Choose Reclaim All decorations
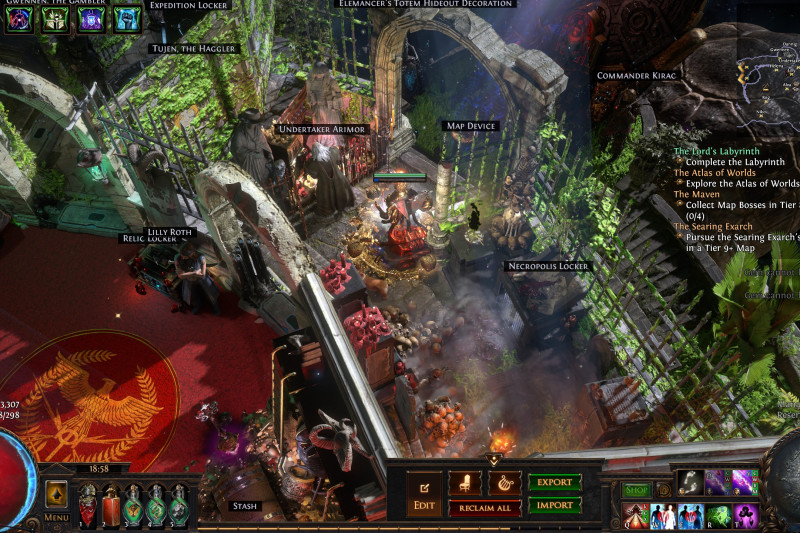This screenshot has width=800, height=533. pos(484,508)
